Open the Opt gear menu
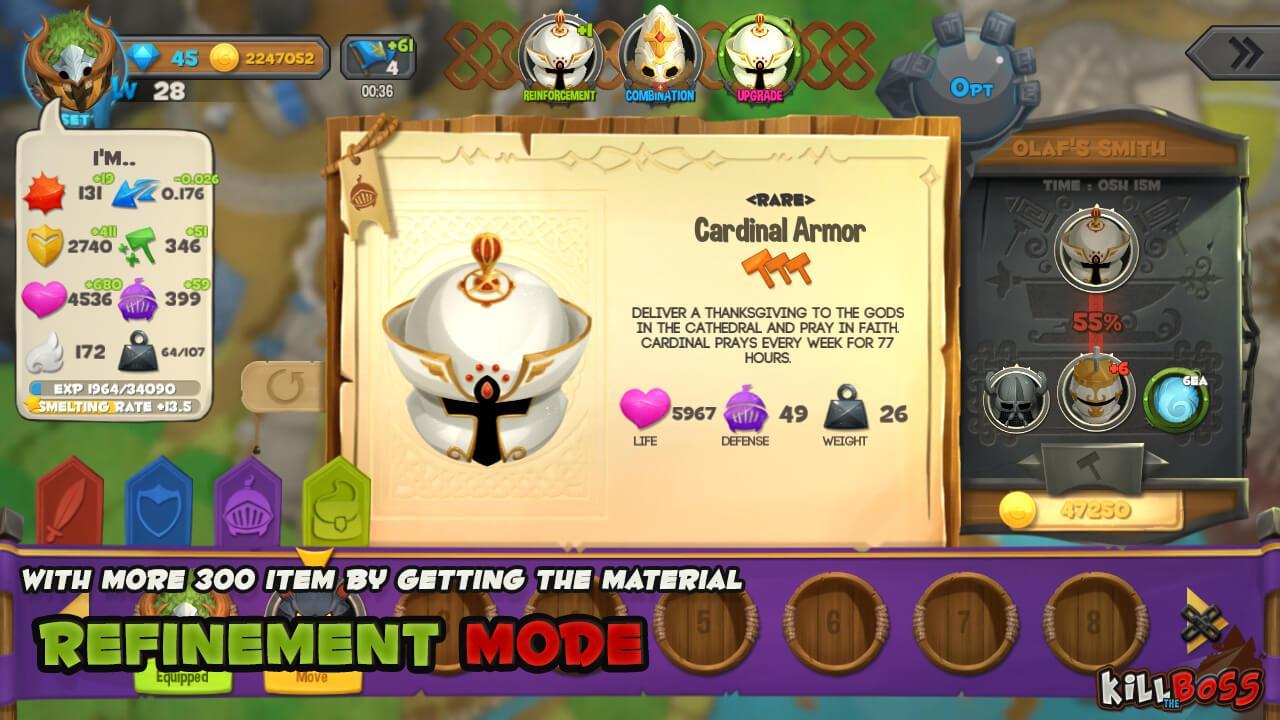The width and height of the screenshot is (1280, 720). pyautogui.click(x=971, y=87)
